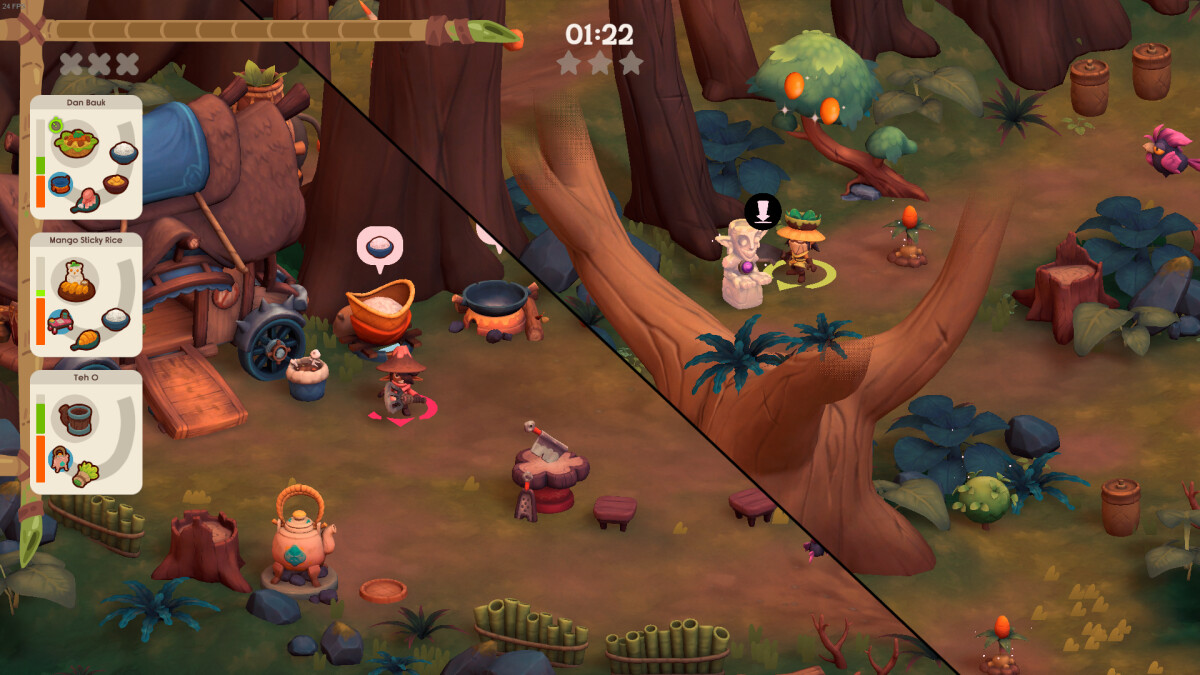Select the Mango Sticky Rice order card
The image size is (1200, 675).
pyautogui.click(x=86, y=295)
